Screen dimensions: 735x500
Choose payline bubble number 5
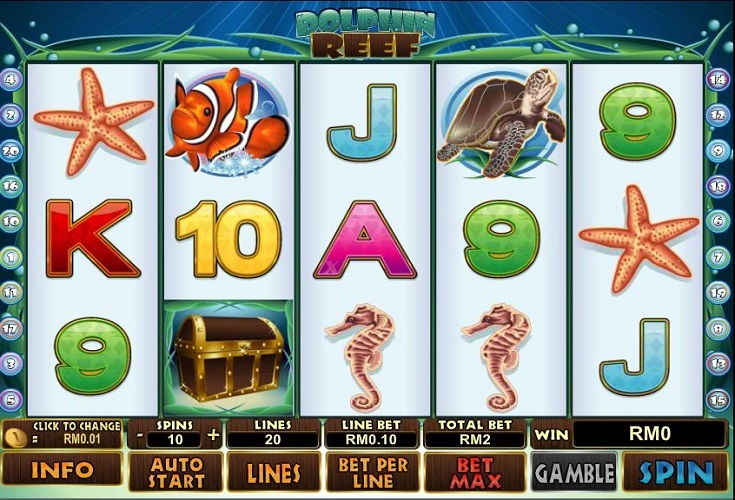tap(11, 399)
